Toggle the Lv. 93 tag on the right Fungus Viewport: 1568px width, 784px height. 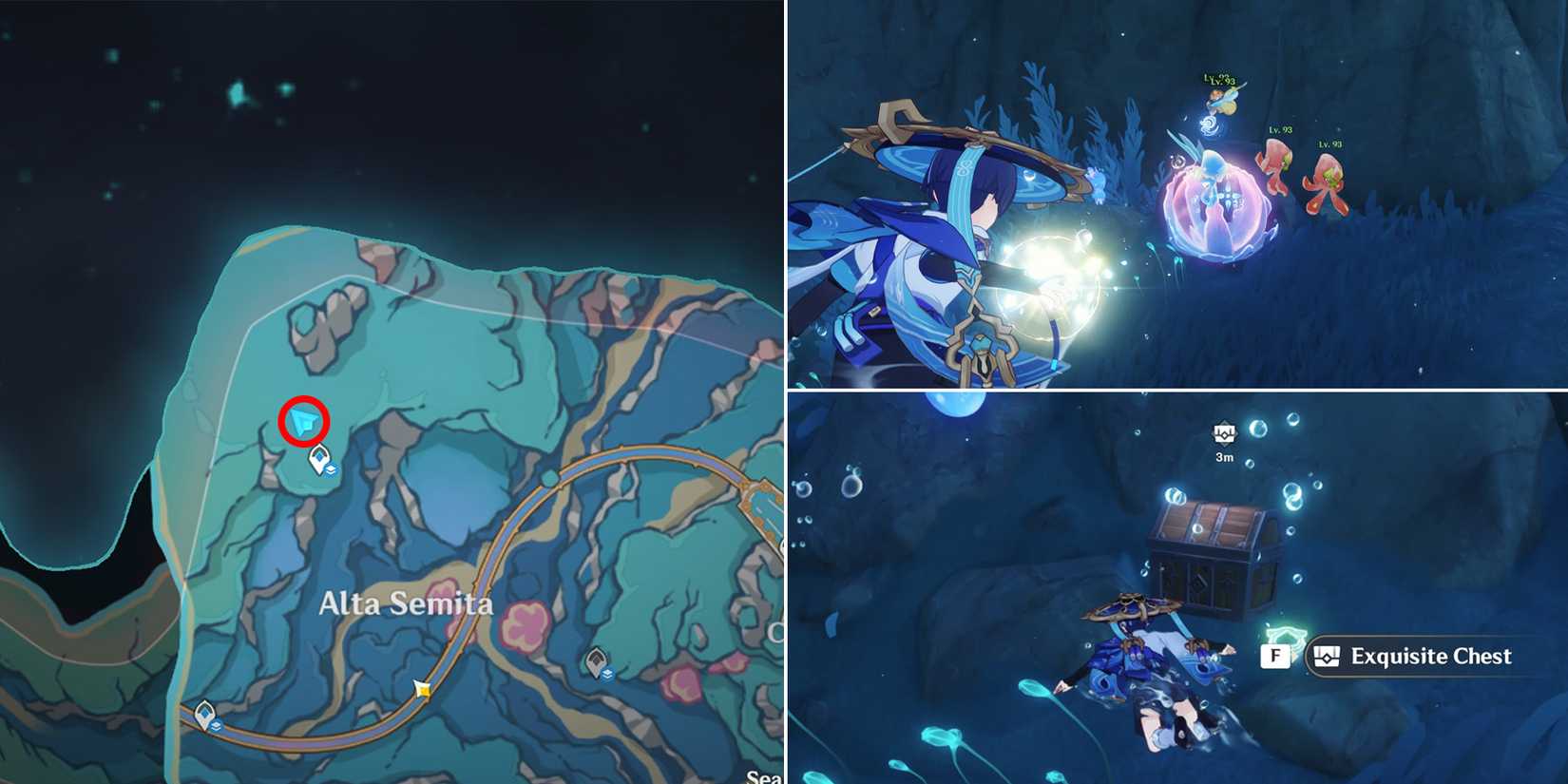pos(1329,143)
